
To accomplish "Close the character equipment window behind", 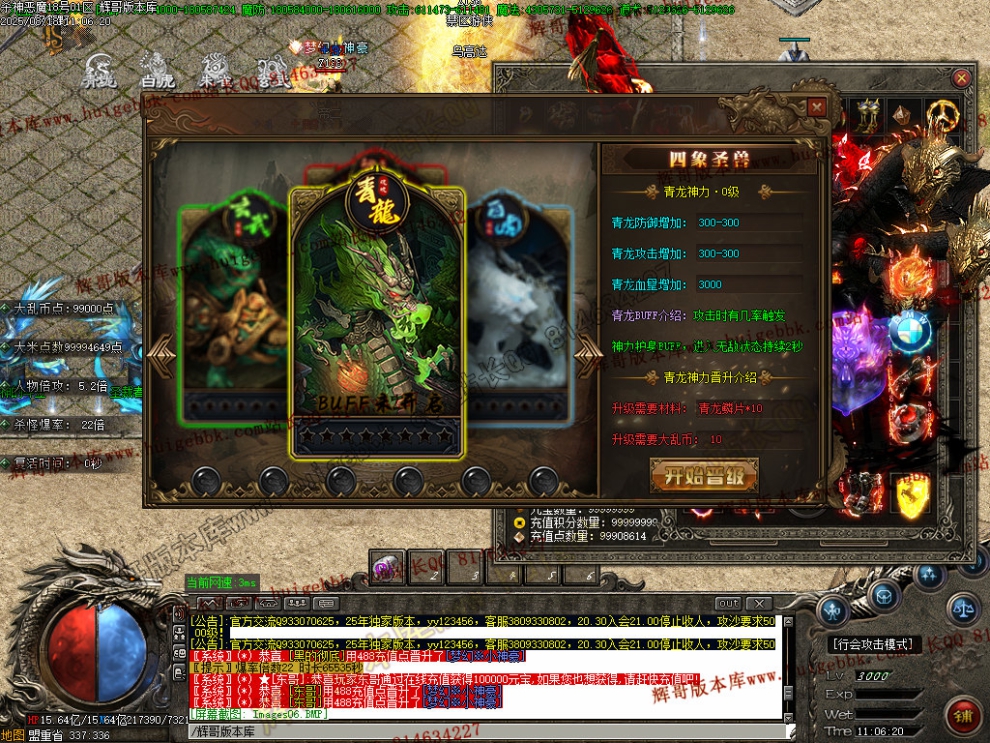I will click(961, 78).
